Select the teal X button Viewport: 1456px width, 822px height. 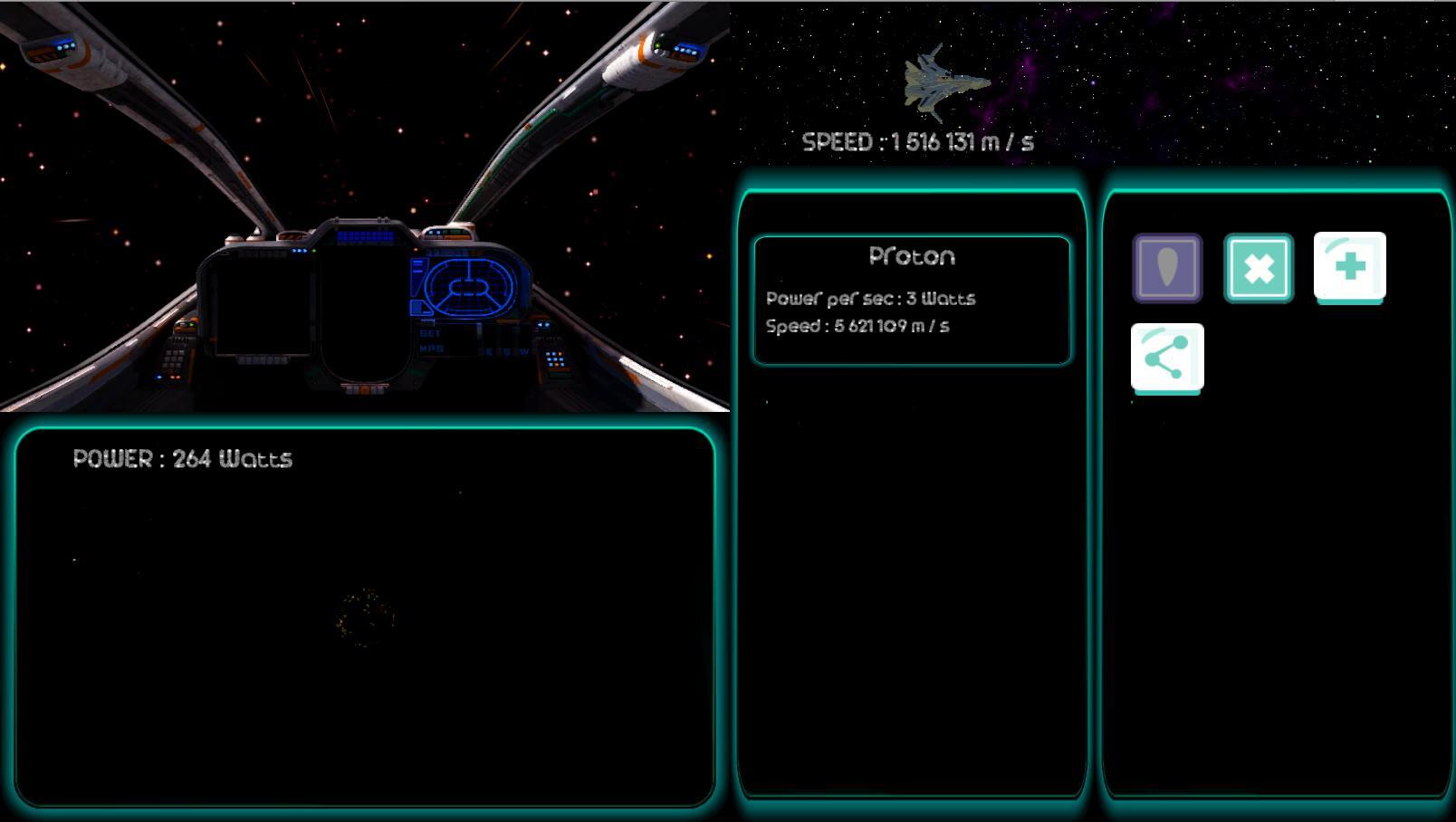1259,268
